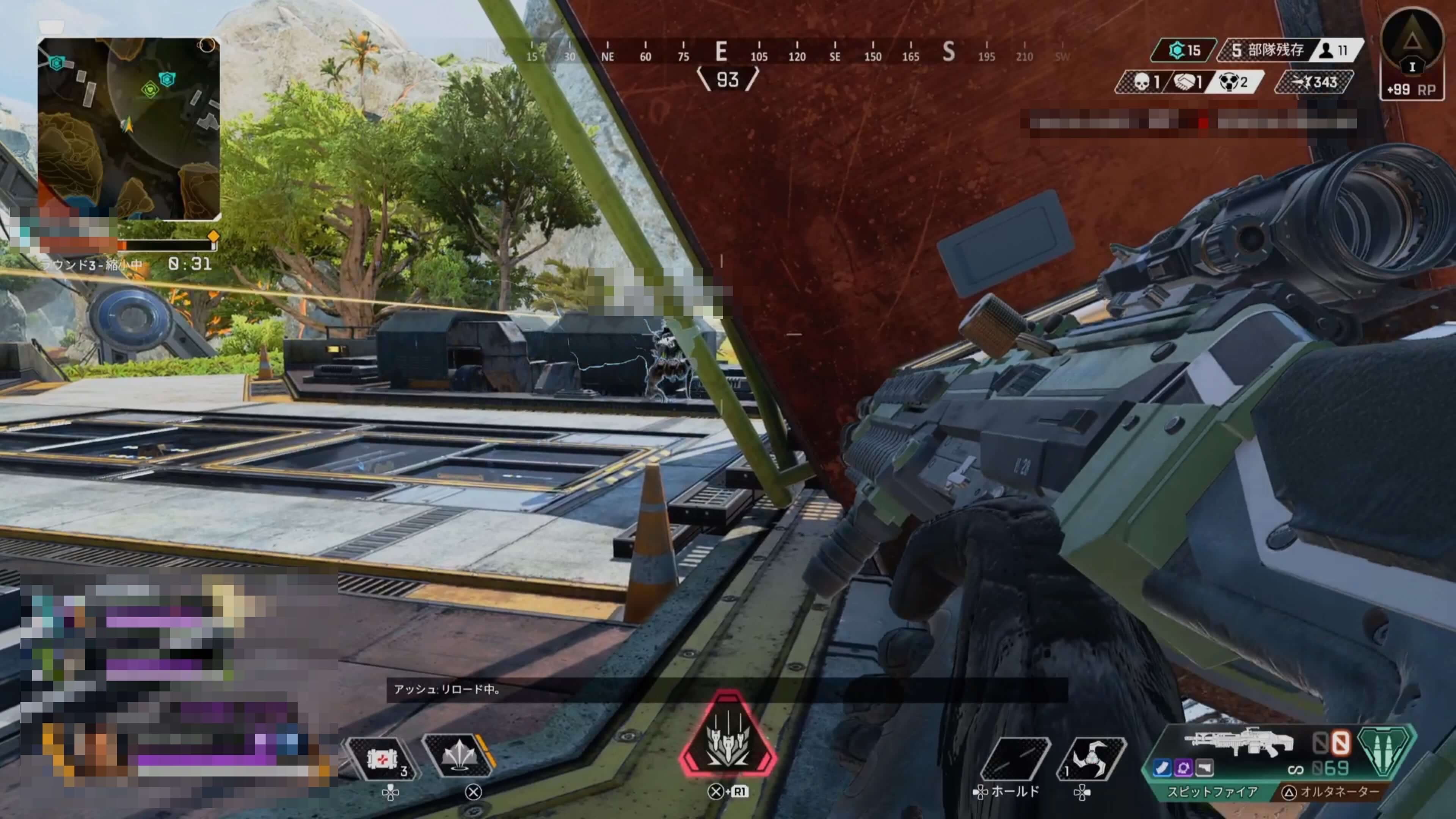Click the ranked badge showing +99 RP
This screenshot has width=1456, height=819.
pos(1411,54)
